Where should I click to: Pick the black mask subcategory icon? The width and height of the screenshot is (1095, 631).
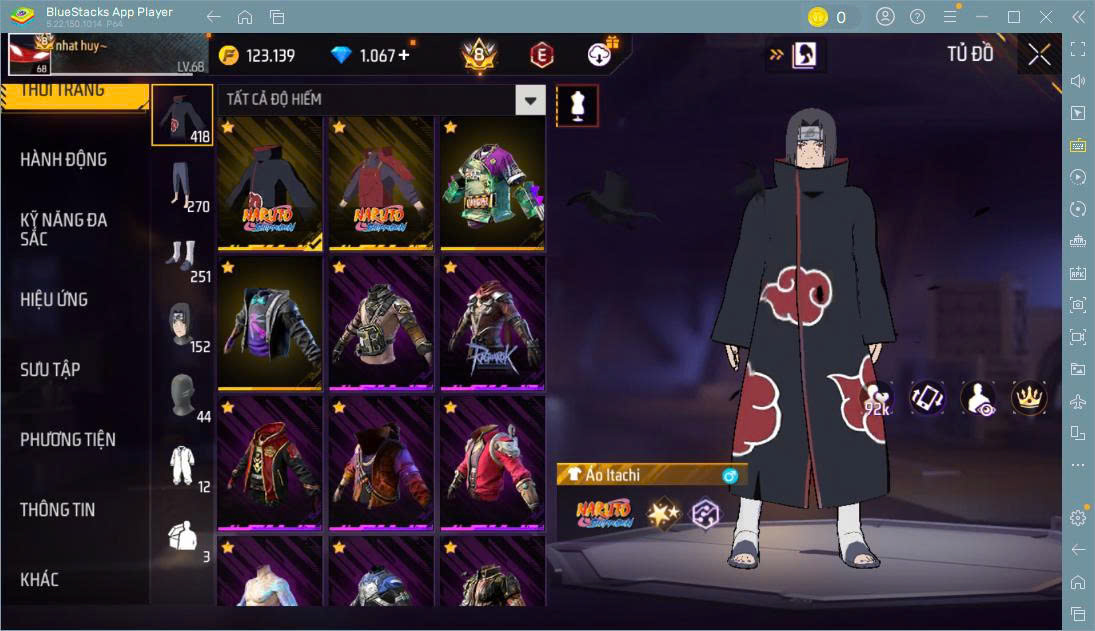[x=182, y=394]
